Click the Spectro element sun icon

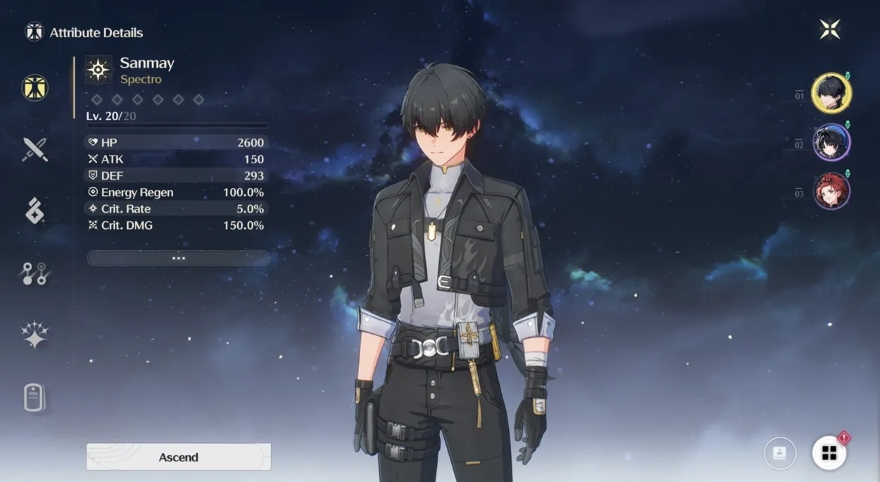tap(98, 69)
